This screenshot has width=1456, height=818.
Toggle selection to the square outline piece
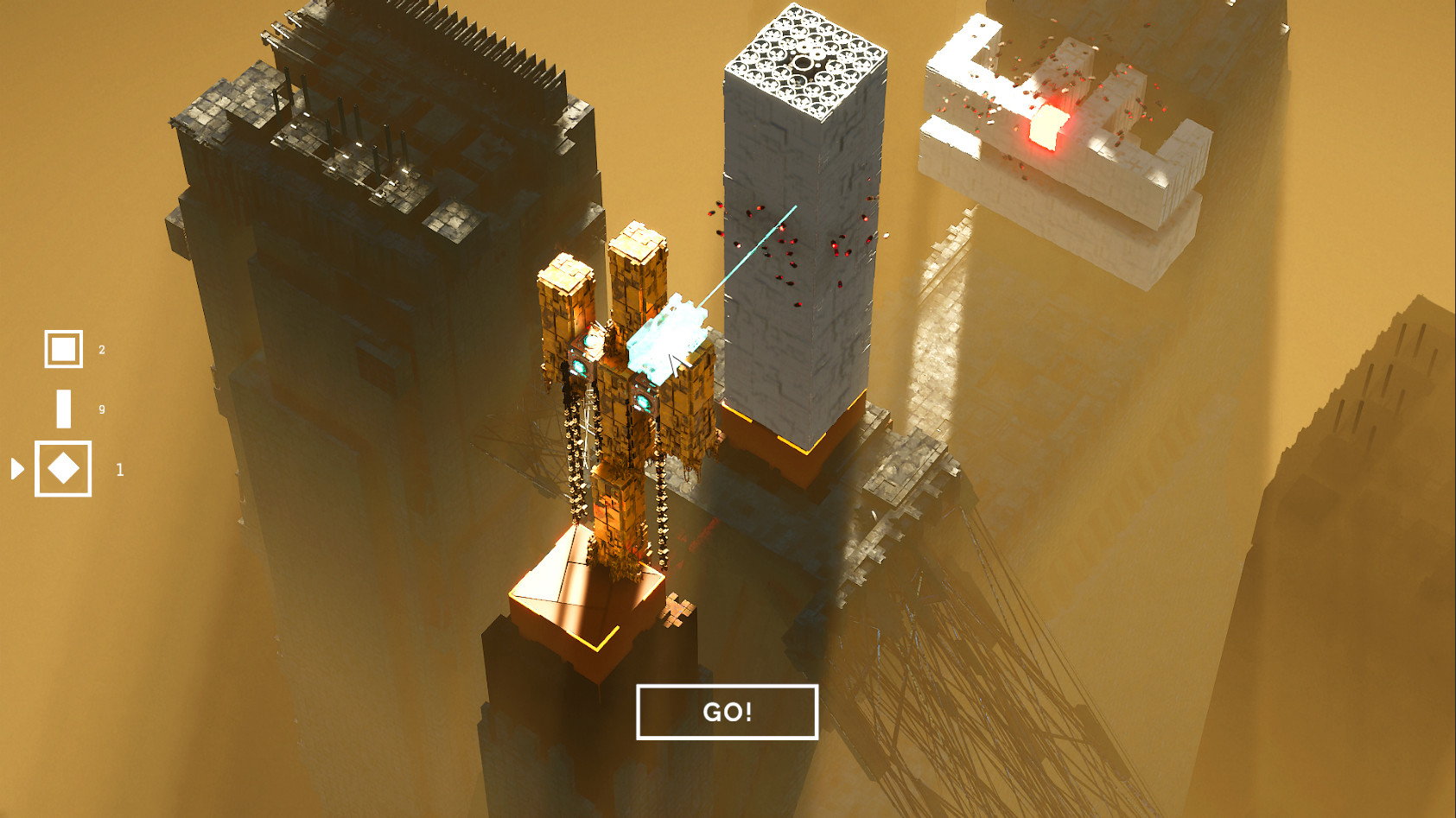62,349
